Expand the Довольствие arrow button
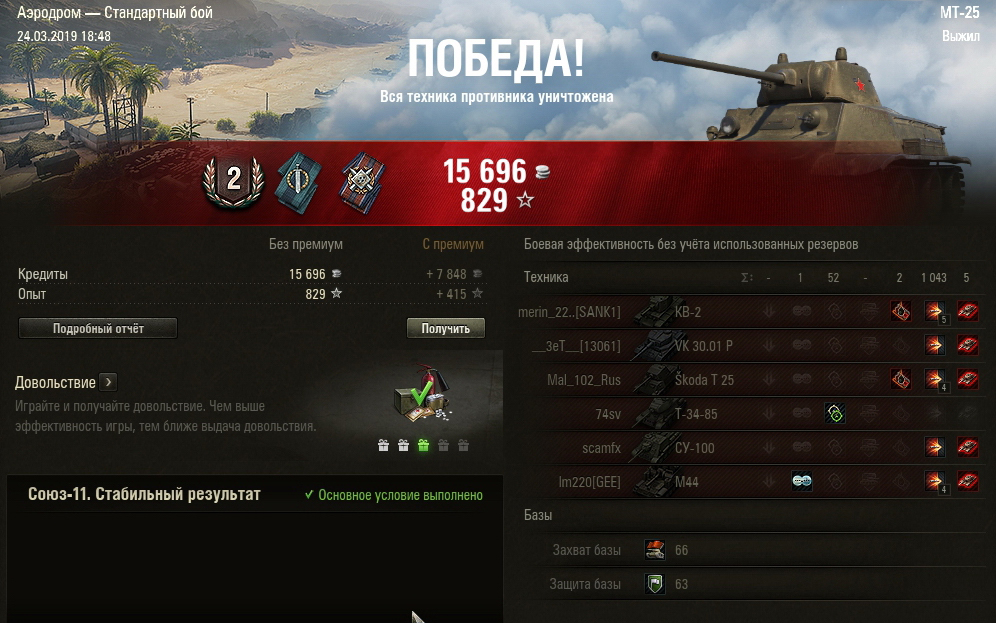This screenshot has width=996, height=623. tap(109, 382)
